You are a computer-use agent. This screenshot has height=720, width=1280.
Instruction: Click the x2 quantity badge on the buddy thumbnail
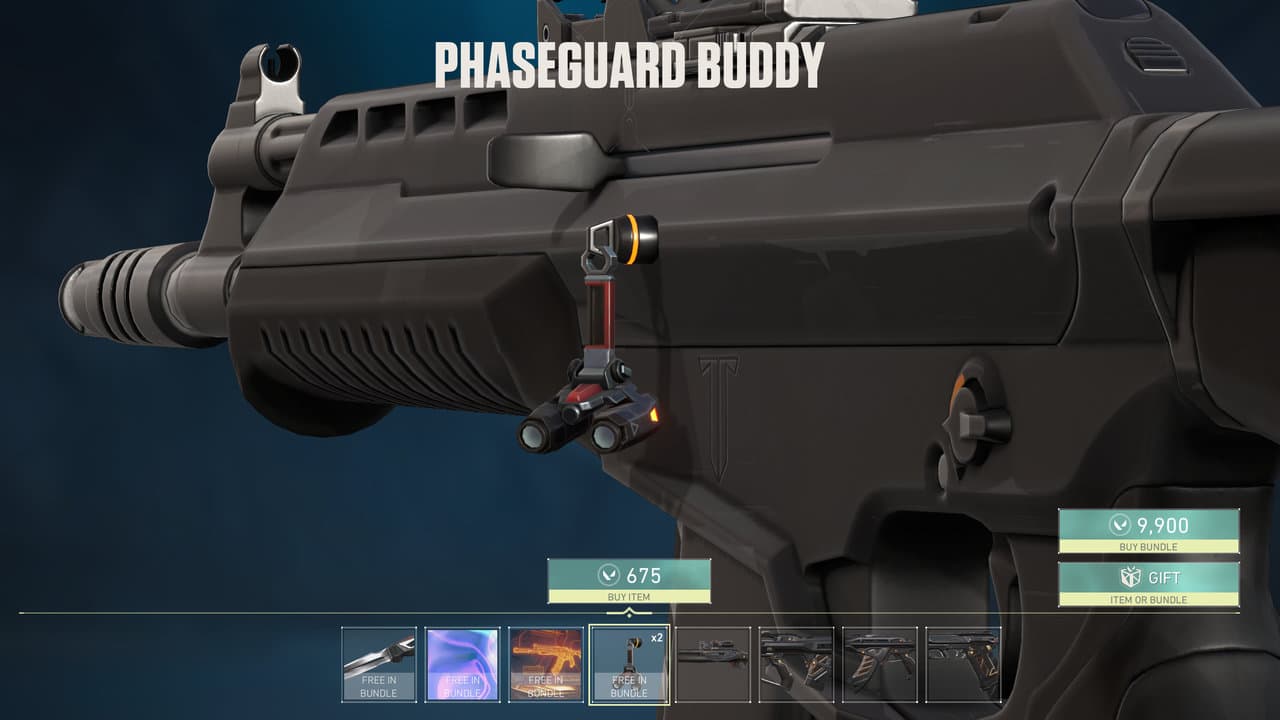pyautogui.click(x=657, y=636)
